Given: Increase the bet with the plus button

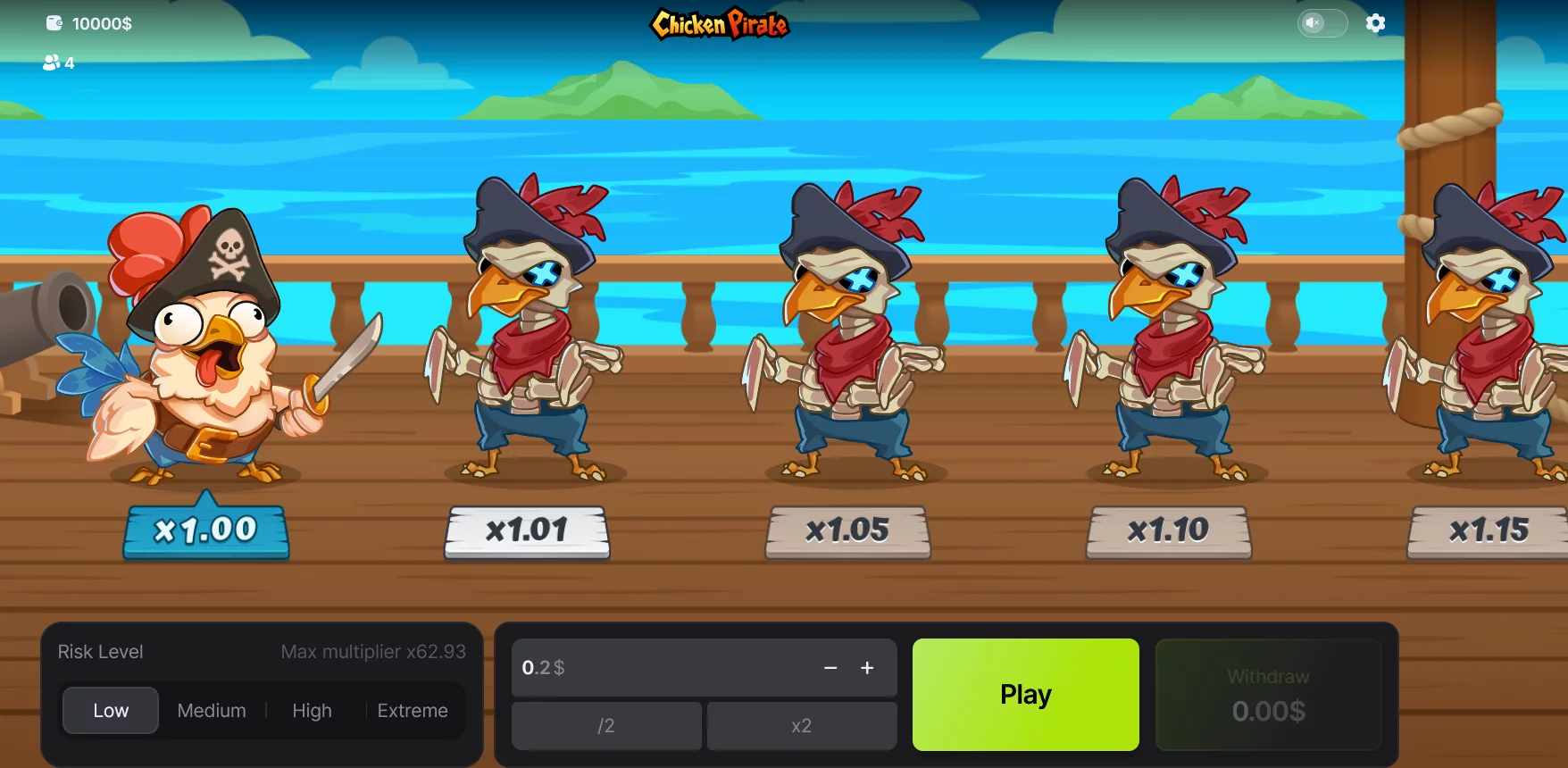Looking at the screenshot, I should pos(867,668).
